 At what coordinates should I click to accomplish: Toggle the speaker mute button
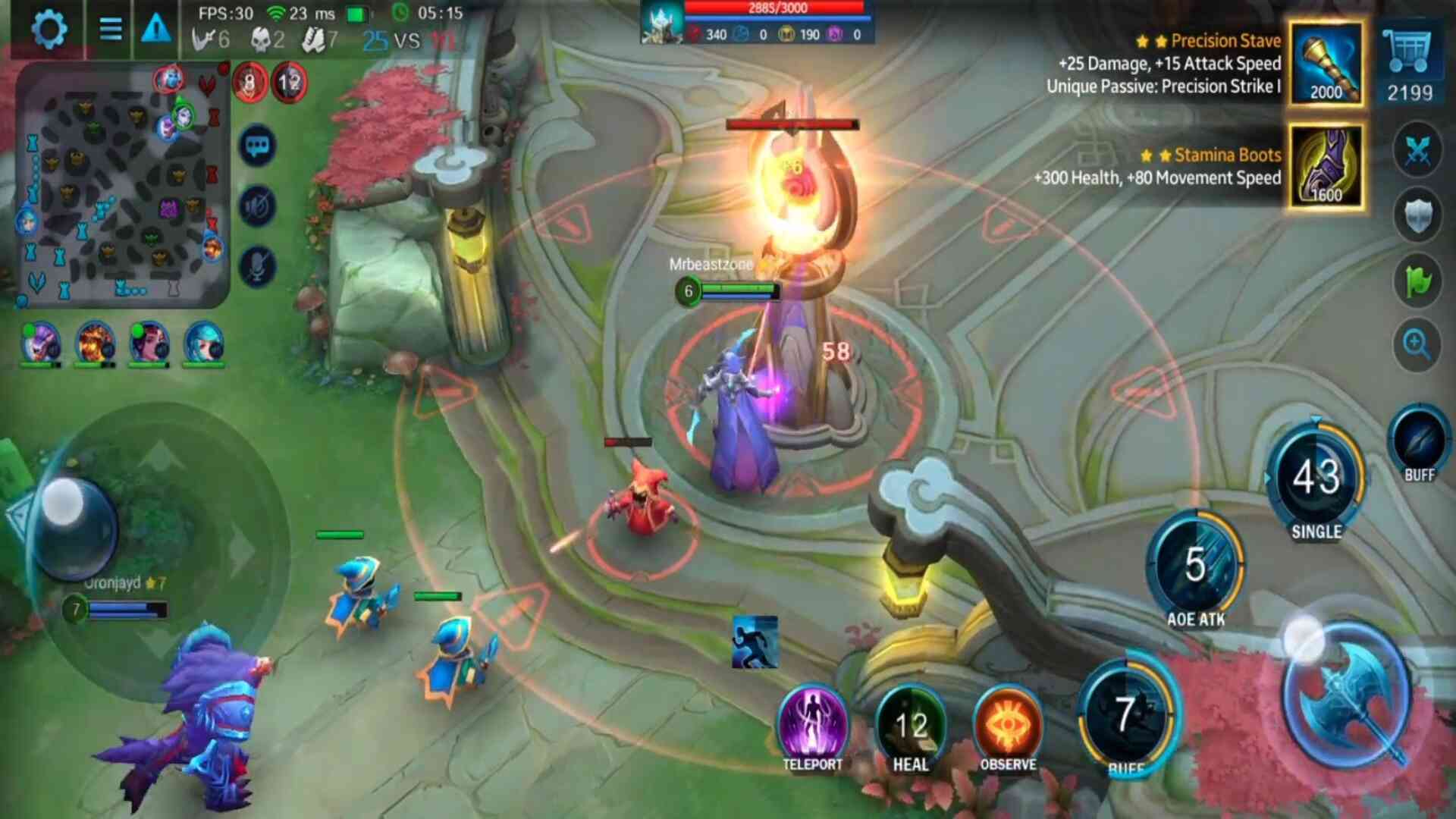tap(257, 206)
